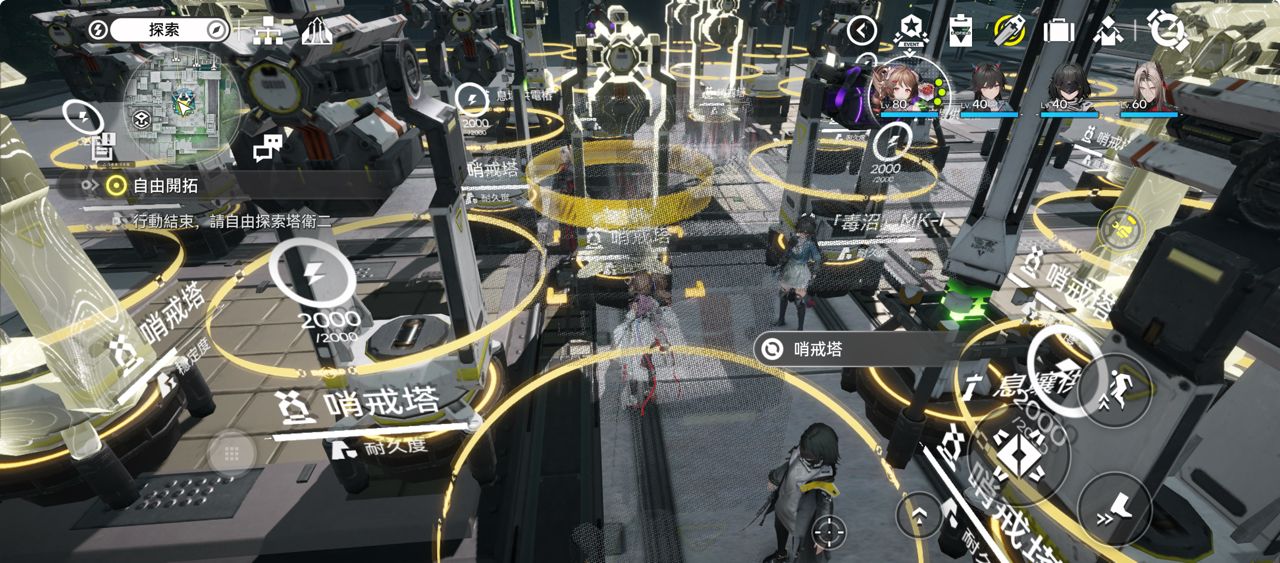
Task: Open the tech tree hierarchy icon
Action: pos(267,31)
